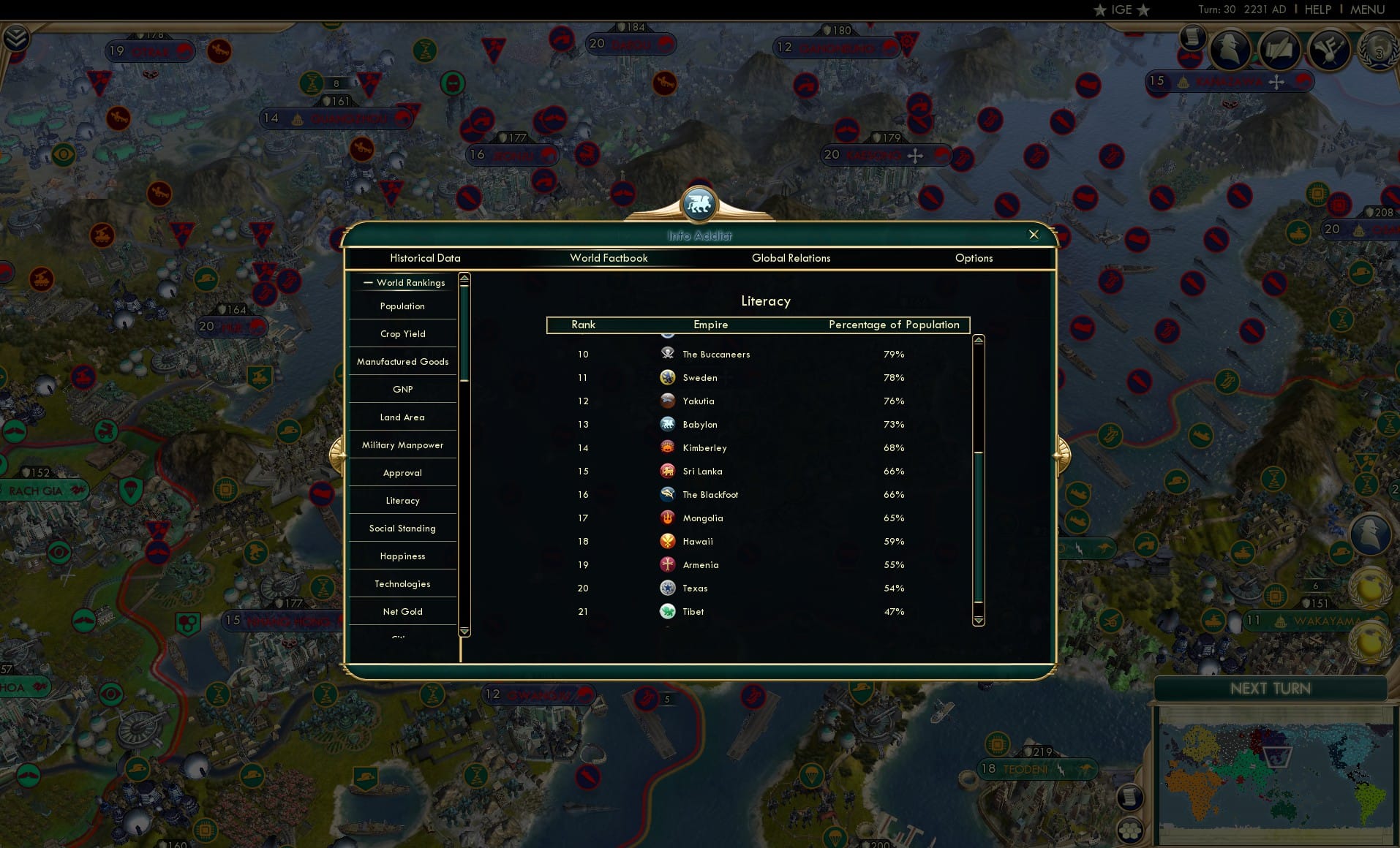Click Tibet's empire icon at rank 21
This screenshot has width=1400, height=848.
tap(667, 611)
